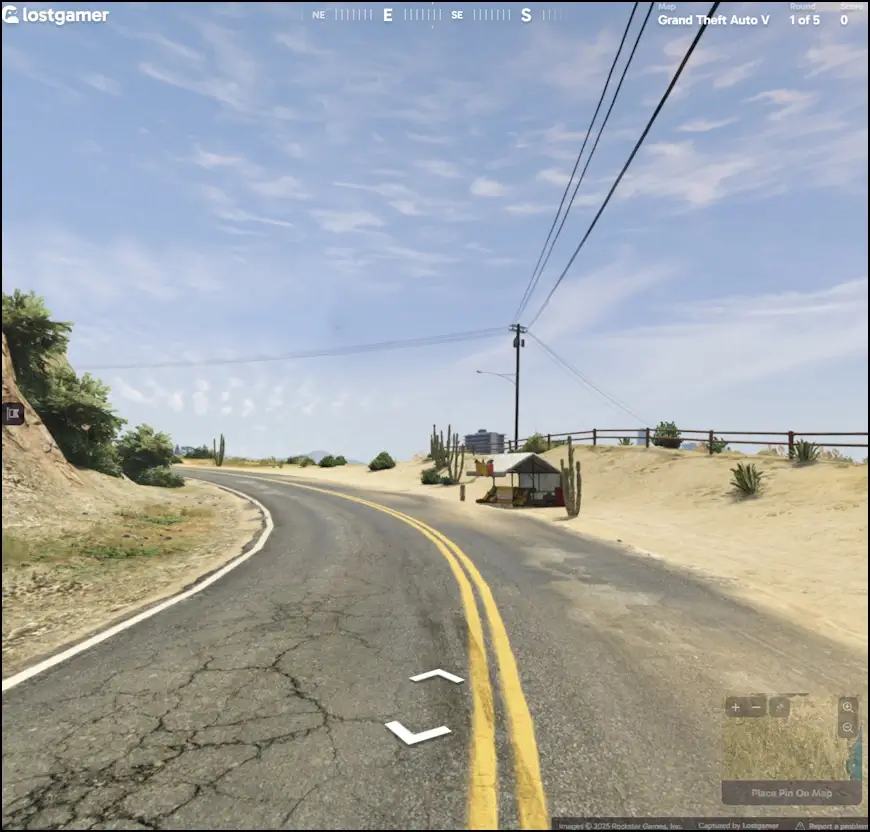The width and height of the screenshot is (870, 832).
Task: Open the Lostgamer logo home link
Action: [56, 16]
